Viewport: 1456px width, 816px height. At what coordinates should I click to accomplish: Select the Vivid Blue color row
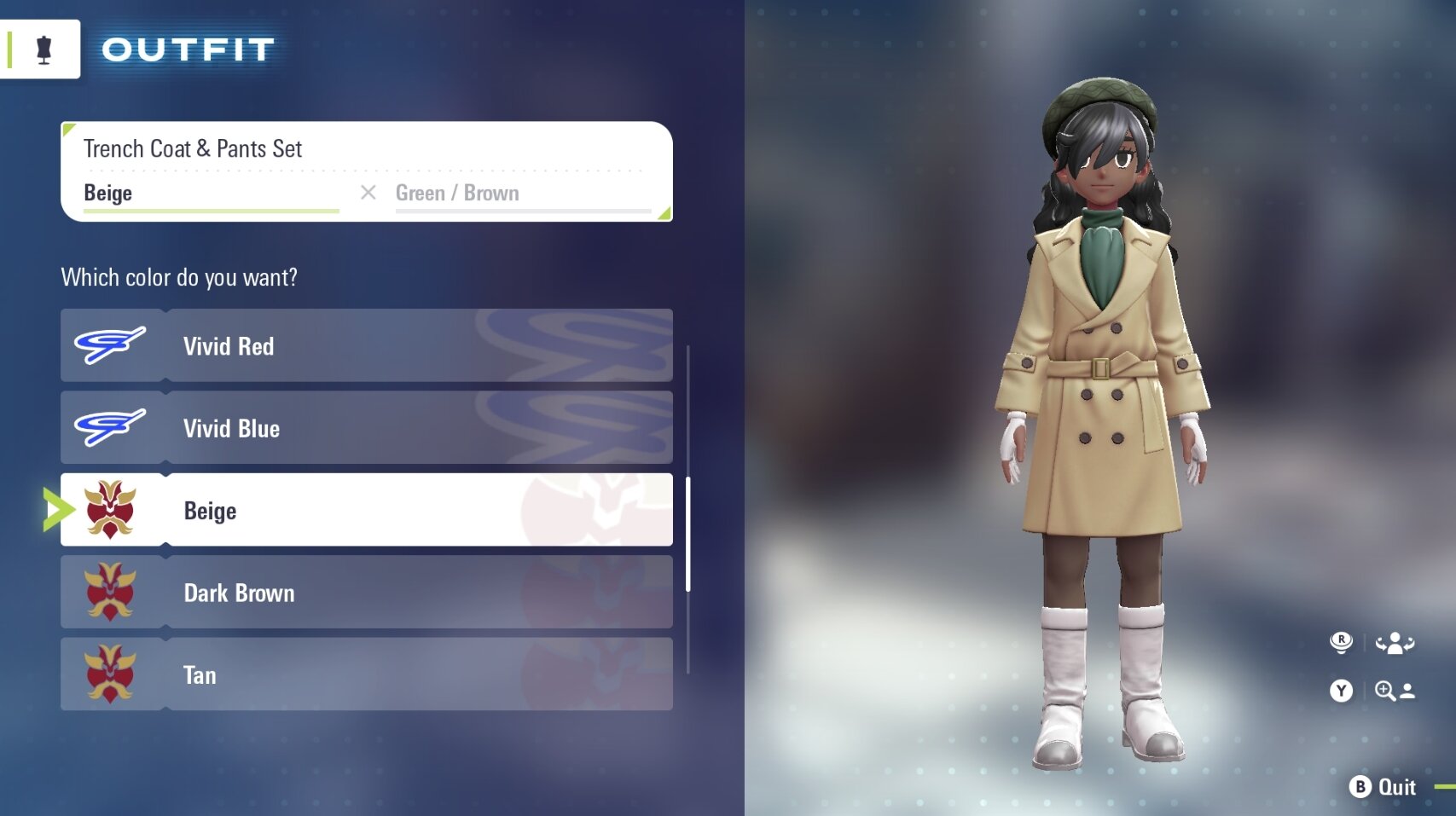pos(367,428)
